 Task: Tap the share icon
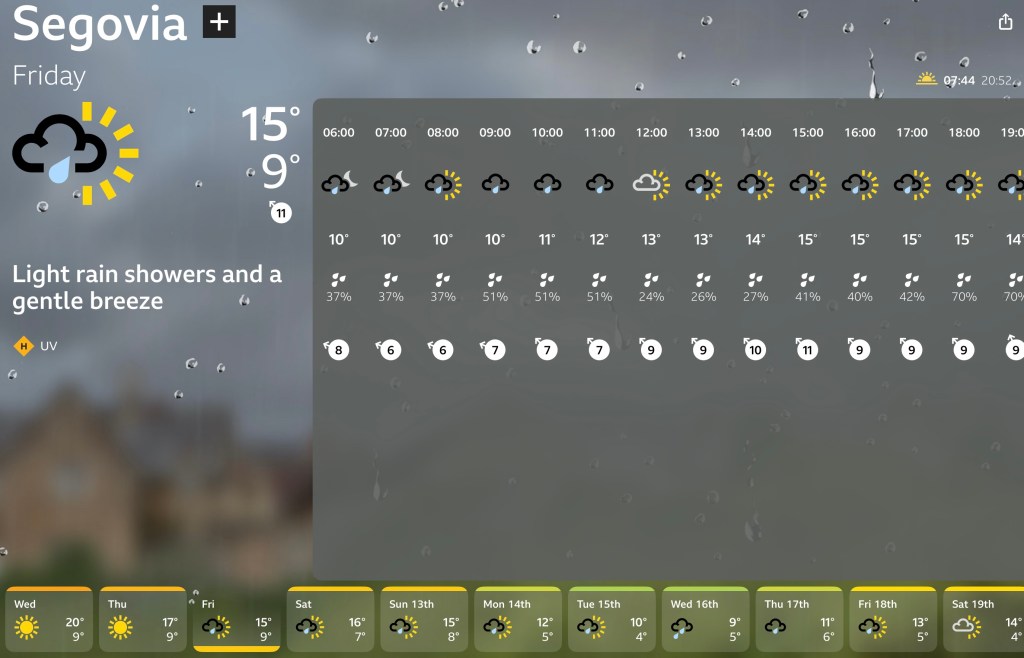(1005, 23)
